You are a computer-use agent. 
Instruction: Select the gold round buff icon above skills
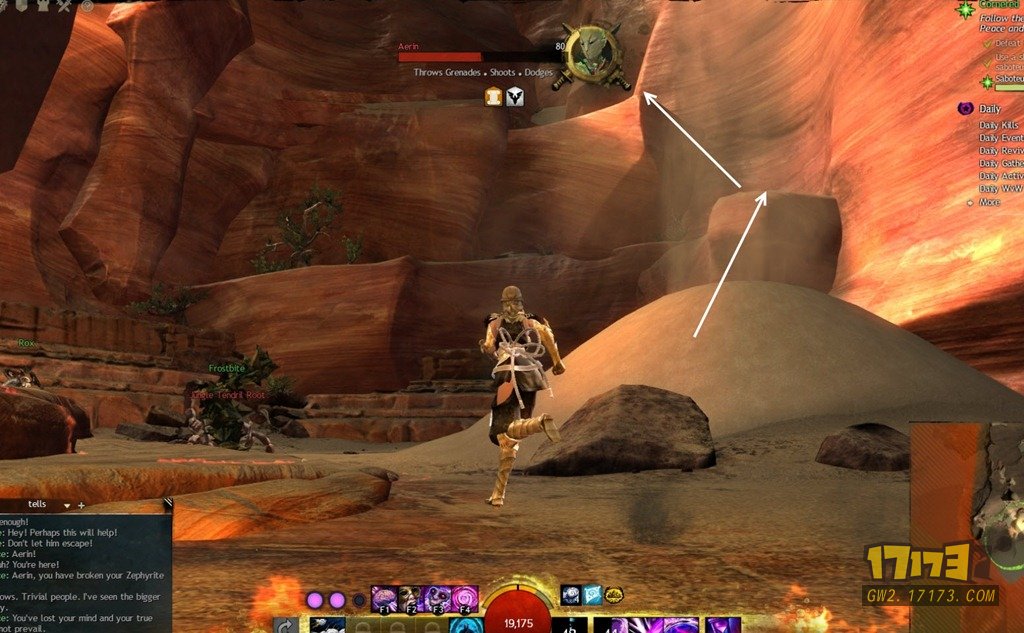pos(614,595)
